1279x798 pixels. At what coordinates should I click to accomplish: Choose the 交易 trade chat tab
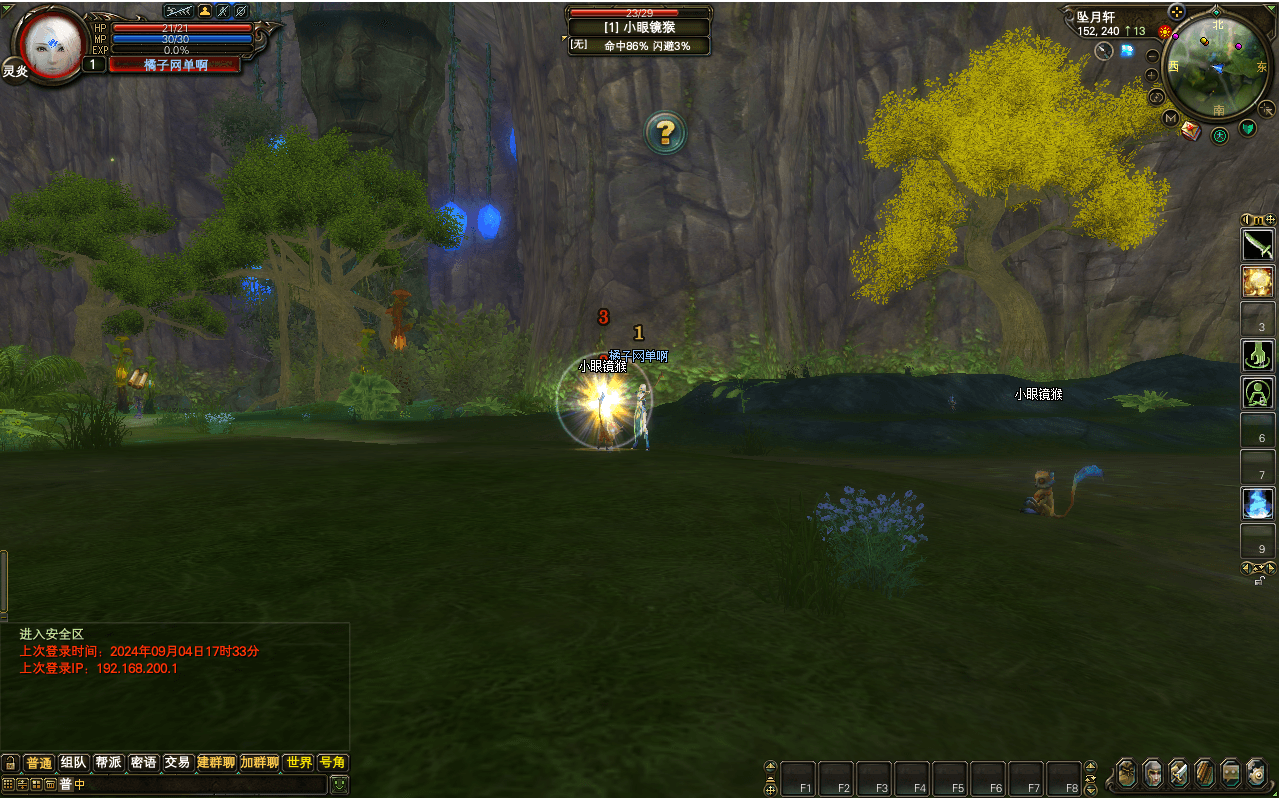tap(177, 763)
